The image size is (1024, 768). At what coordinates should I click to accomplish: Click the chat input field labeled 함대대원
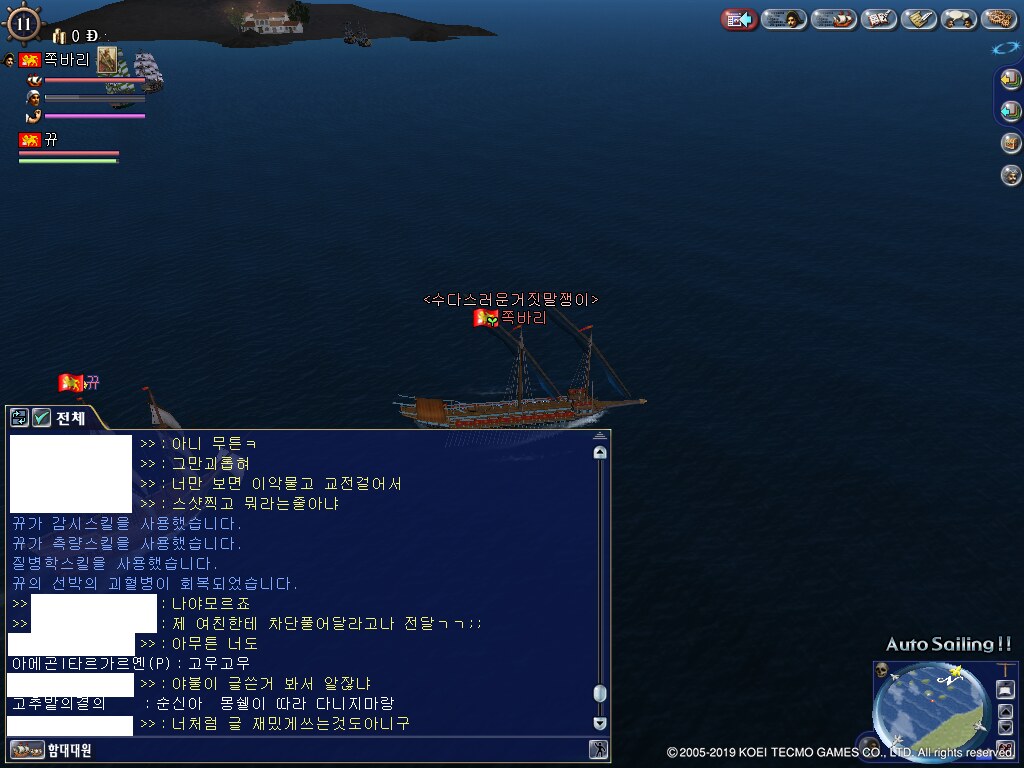[x=300, y=749]
